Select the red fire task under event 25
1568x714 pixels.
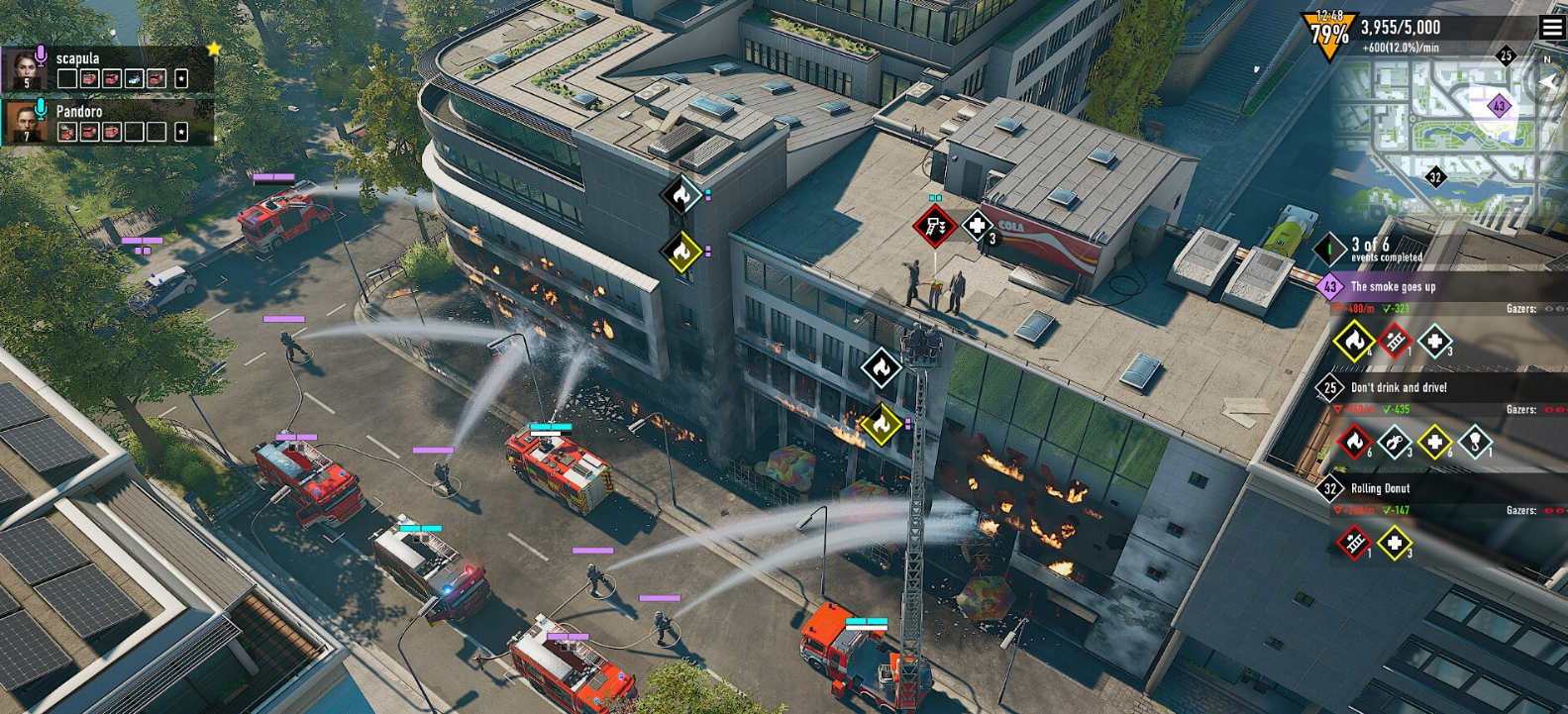1353,442
